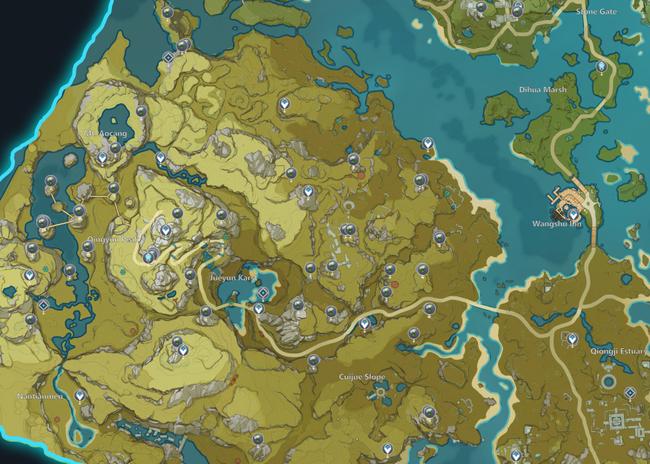Pick the grey pin inside Mt. Aocang's crater lake
This screenshot has width=650, height=464.
click(x=142, y=109)
